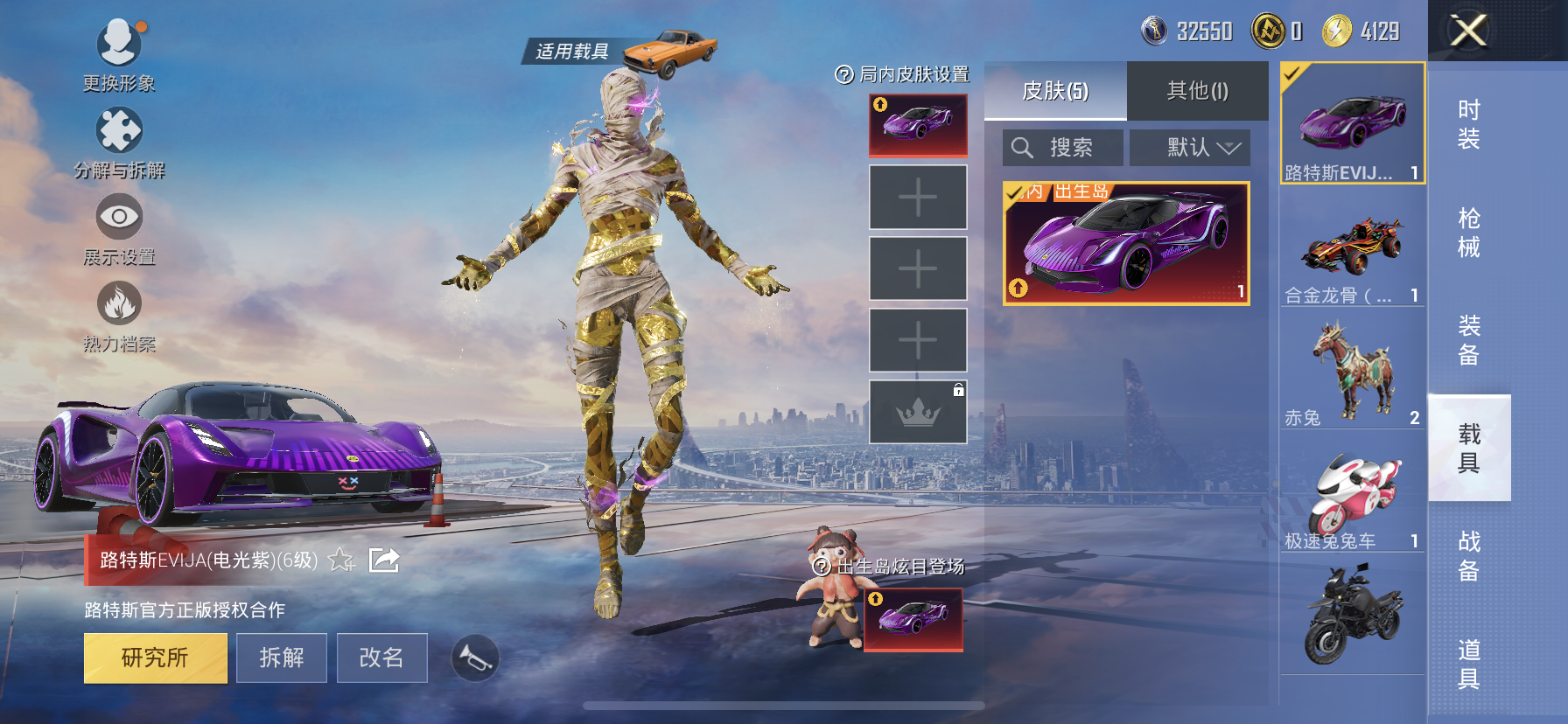Select the 赤兔 horse mount

(1352, 372)
